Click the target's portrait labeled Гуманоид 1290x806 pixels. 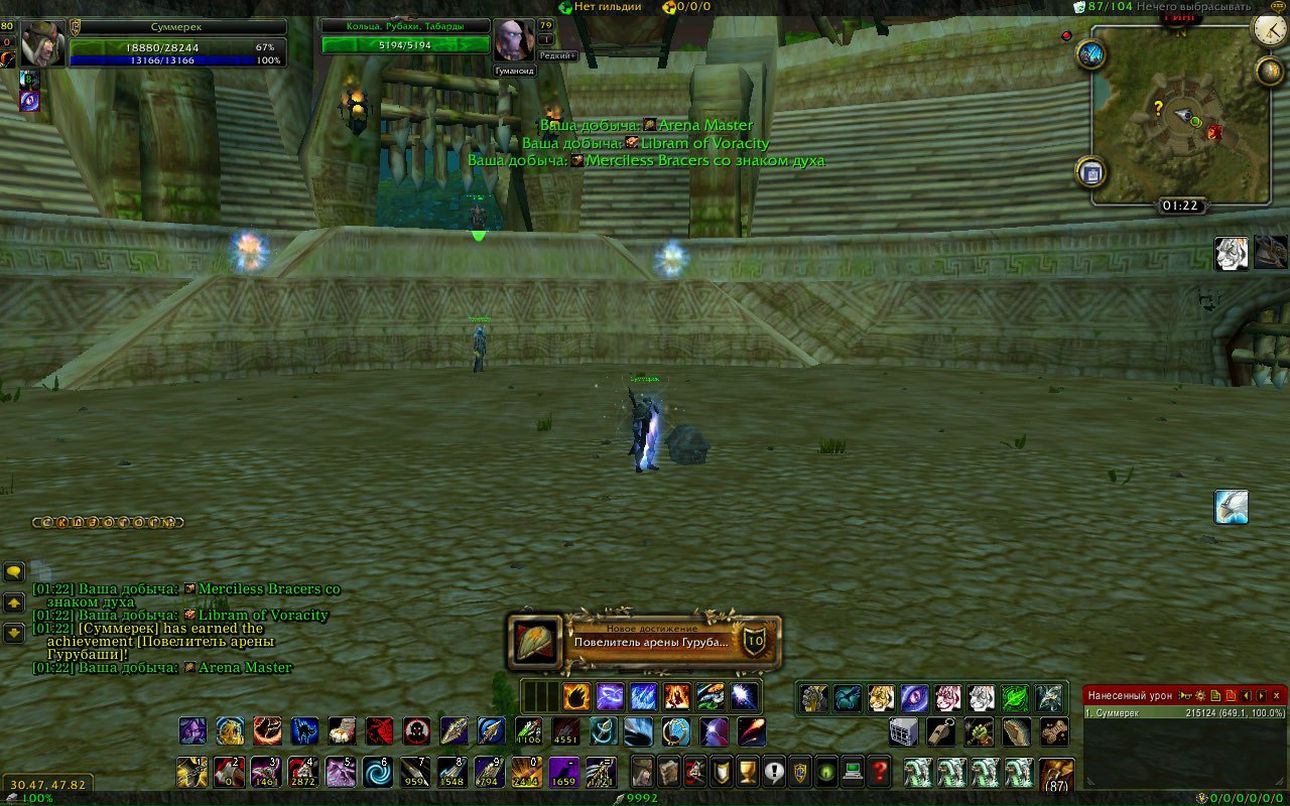click(514, 41)
